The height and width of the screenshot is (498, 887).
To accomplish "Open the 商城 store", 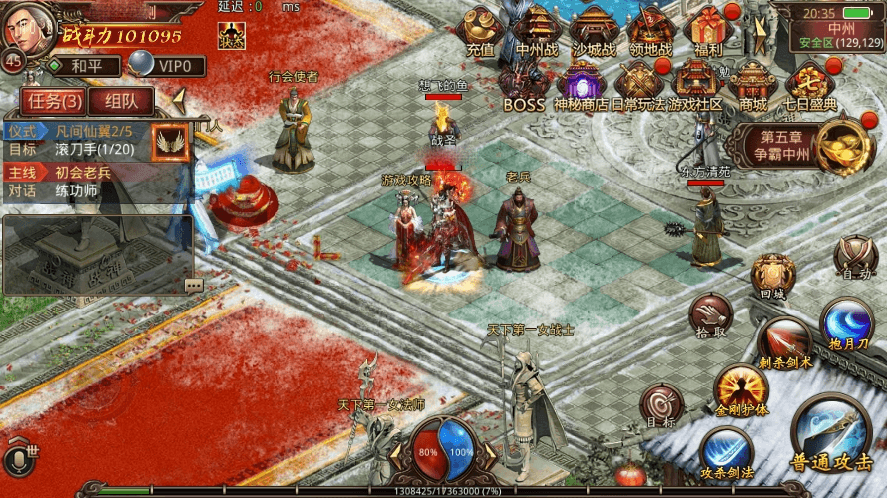I will coord(753,85).
